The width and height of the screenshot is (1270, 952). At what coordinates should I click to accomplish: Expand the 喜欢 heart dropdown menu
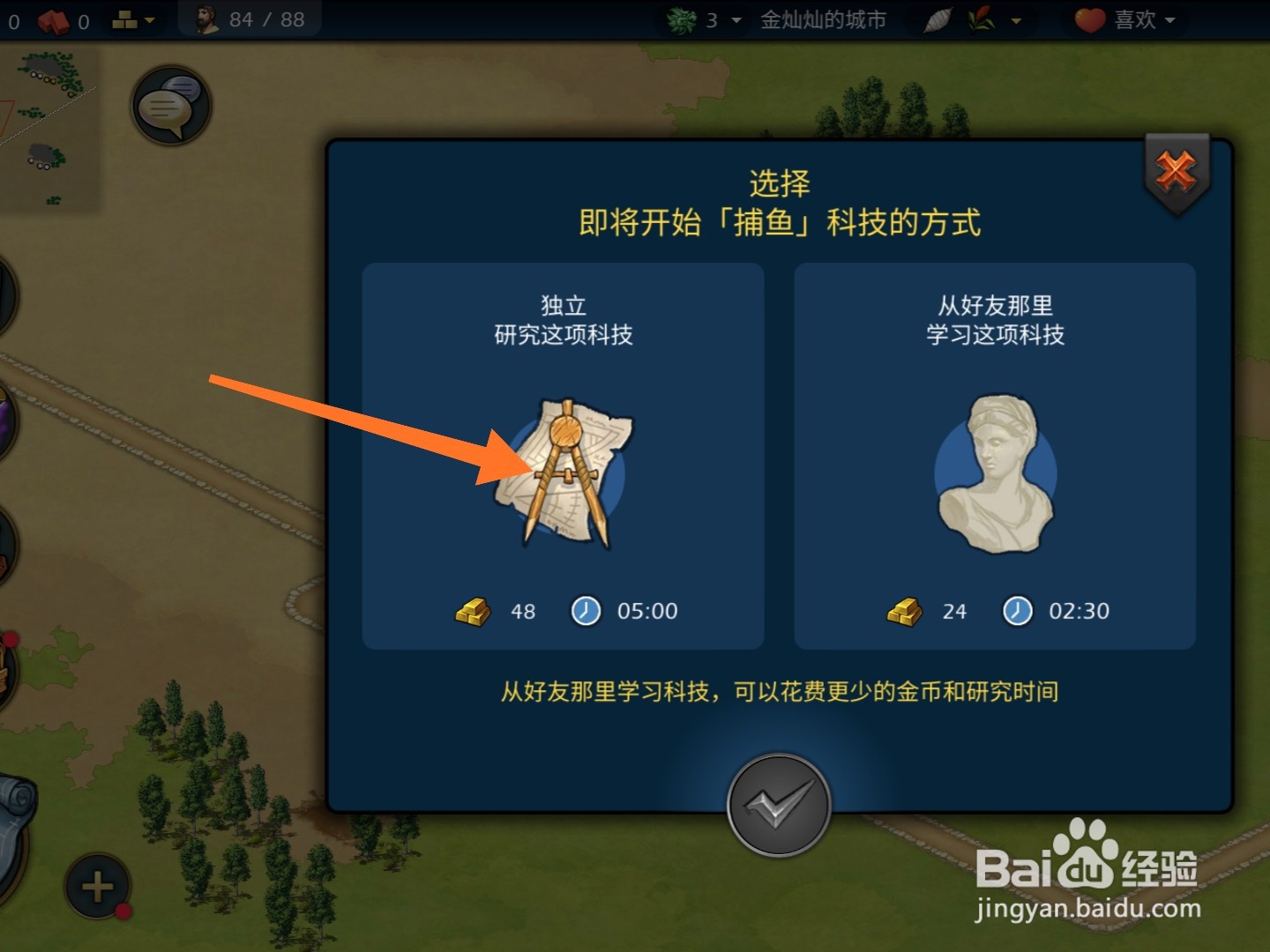(x=1170, y=19)
